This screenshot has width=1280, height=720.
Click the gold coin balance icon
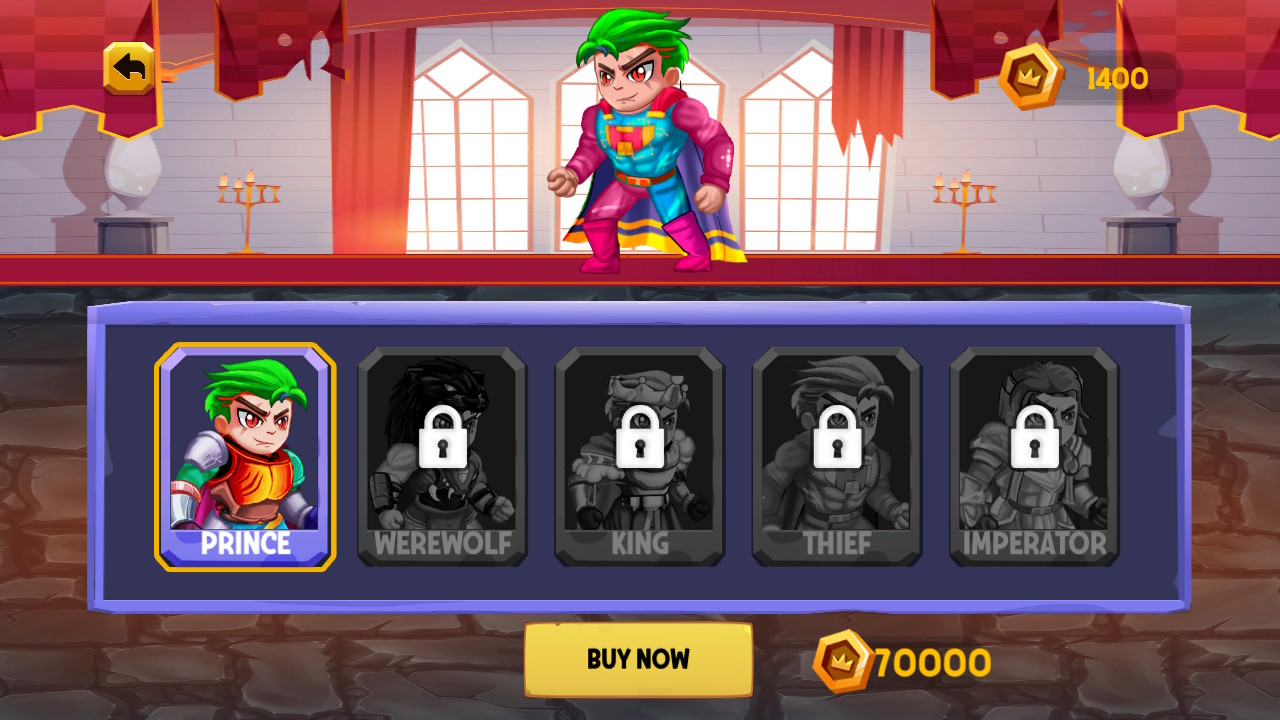[1030, 74]
